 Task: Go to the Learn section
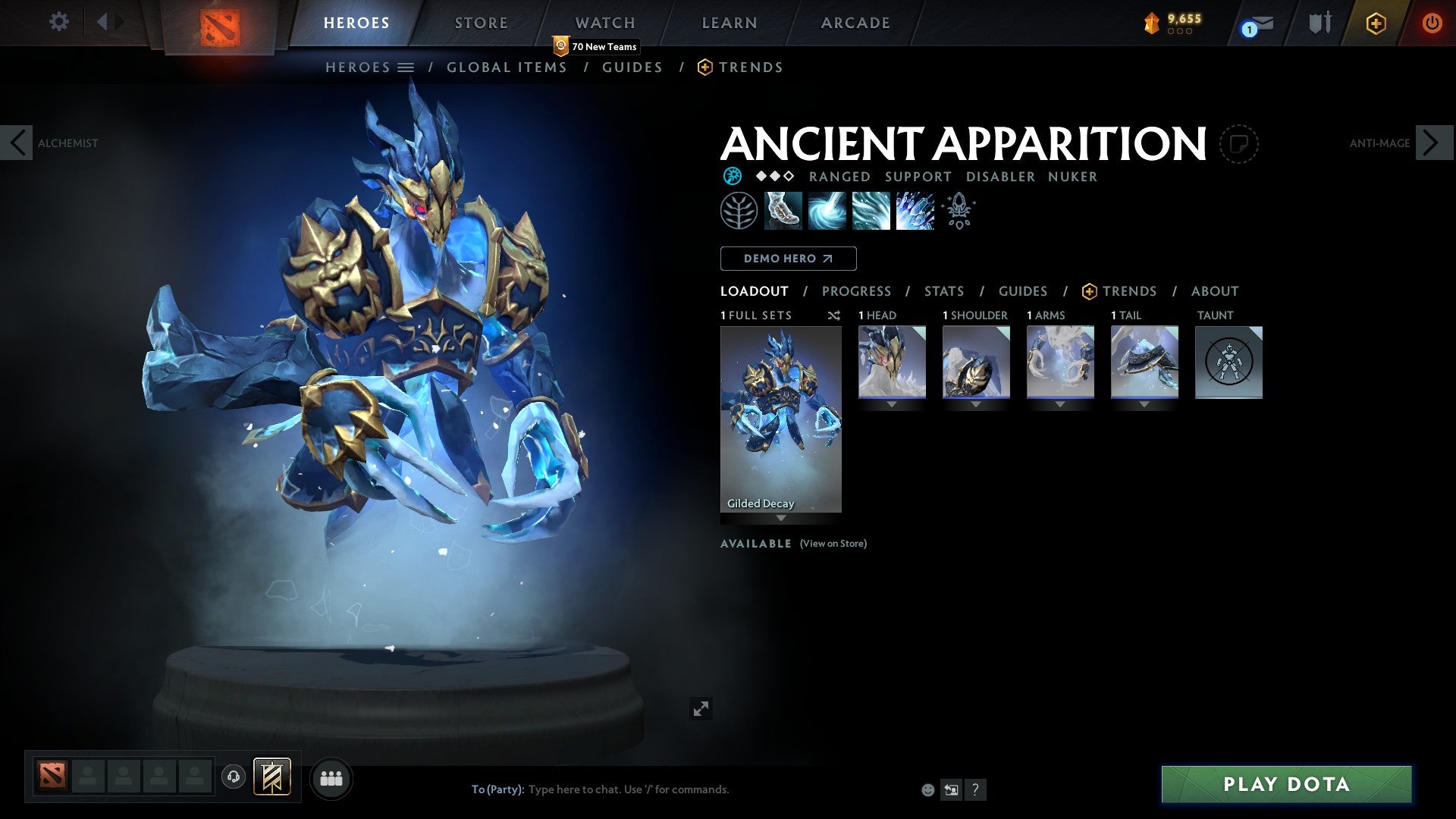click(729, 23)
